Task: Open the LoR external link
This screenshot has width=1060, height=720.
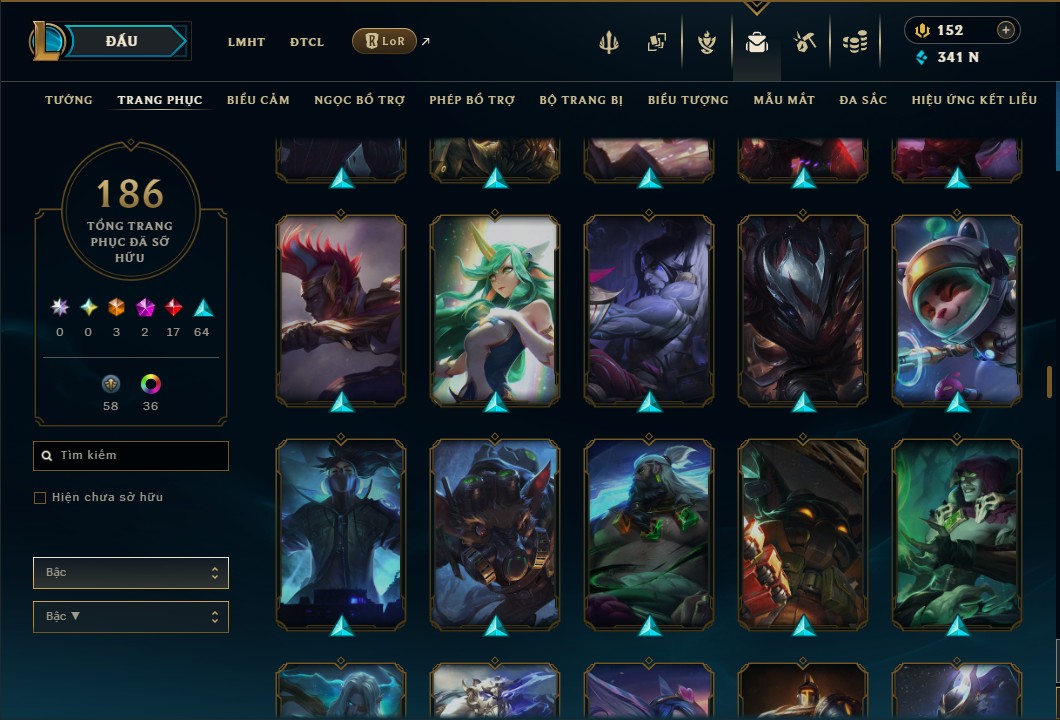Action: point(385,41)
